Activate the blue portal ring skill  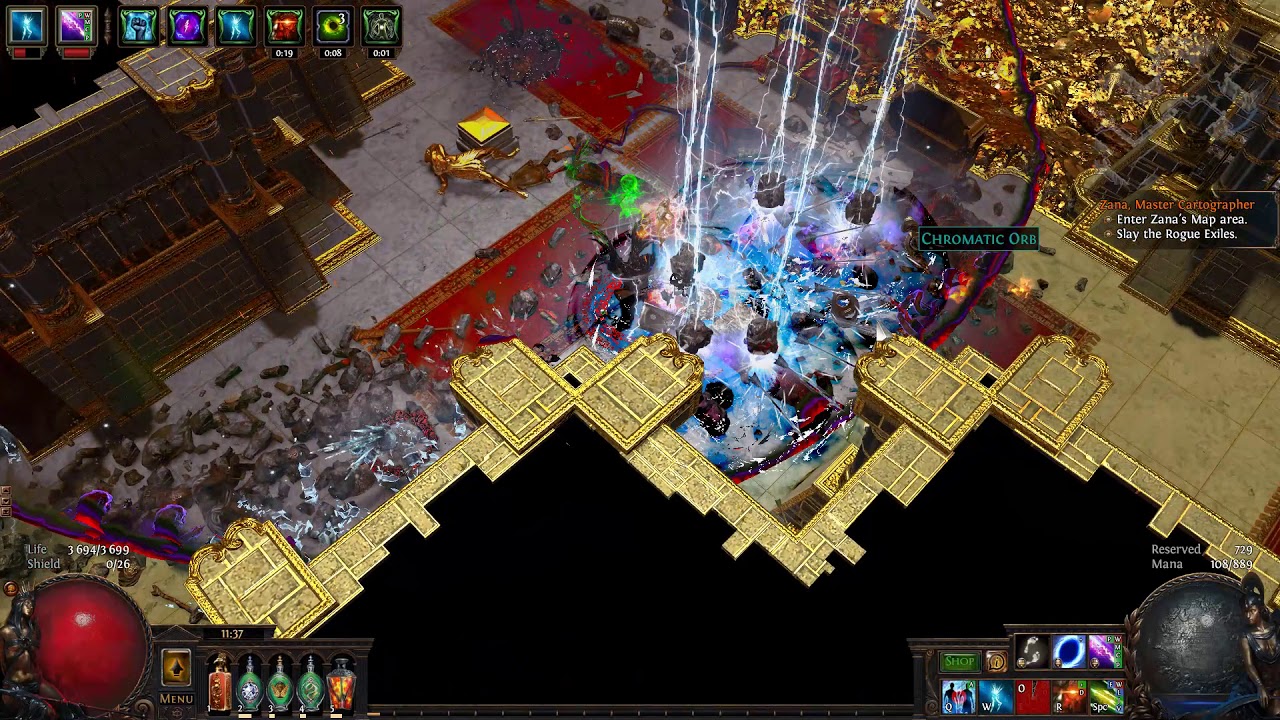(1068, 652)
